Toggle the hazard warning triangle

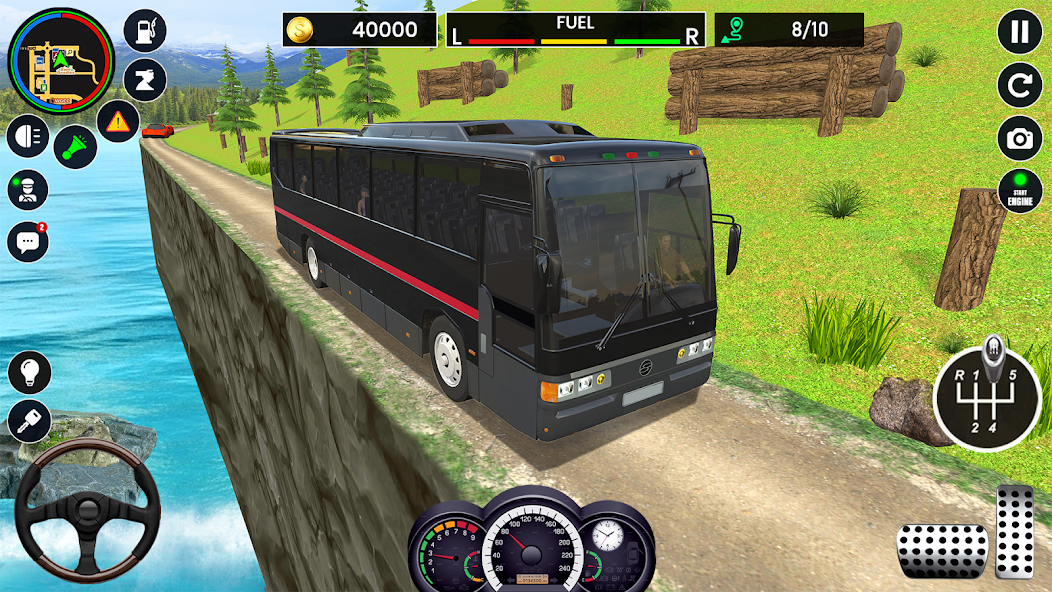(x=118, y=122)
